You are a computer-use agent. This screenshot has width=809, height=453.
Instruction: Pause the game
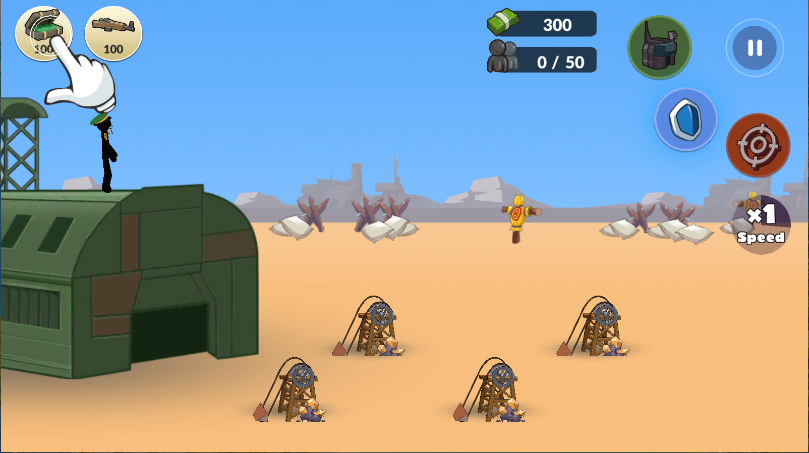(x=754, y=48)
